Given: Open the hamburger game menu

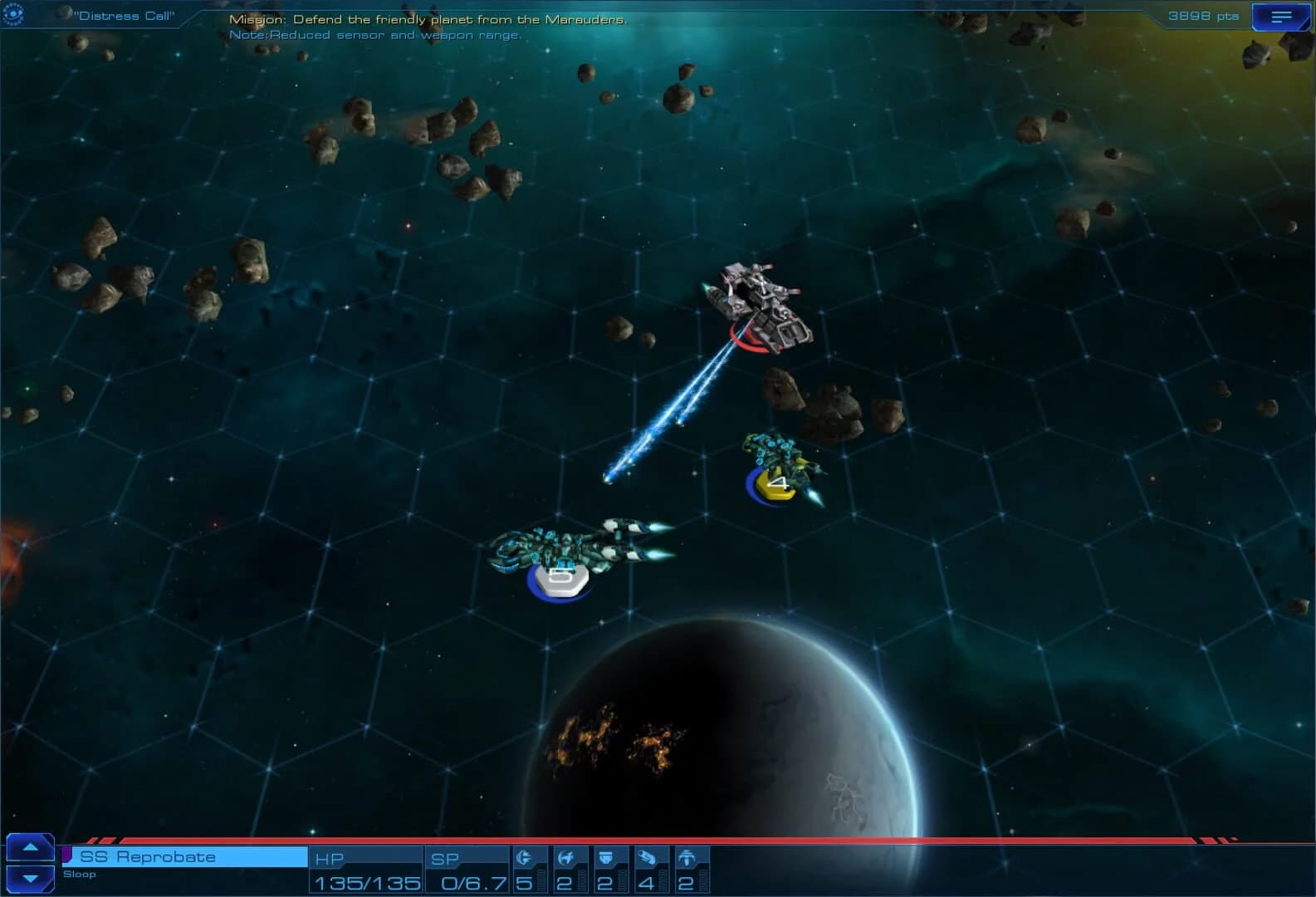Looking at the screenshot, I should pyautogui.click(x=1279, y=16).
